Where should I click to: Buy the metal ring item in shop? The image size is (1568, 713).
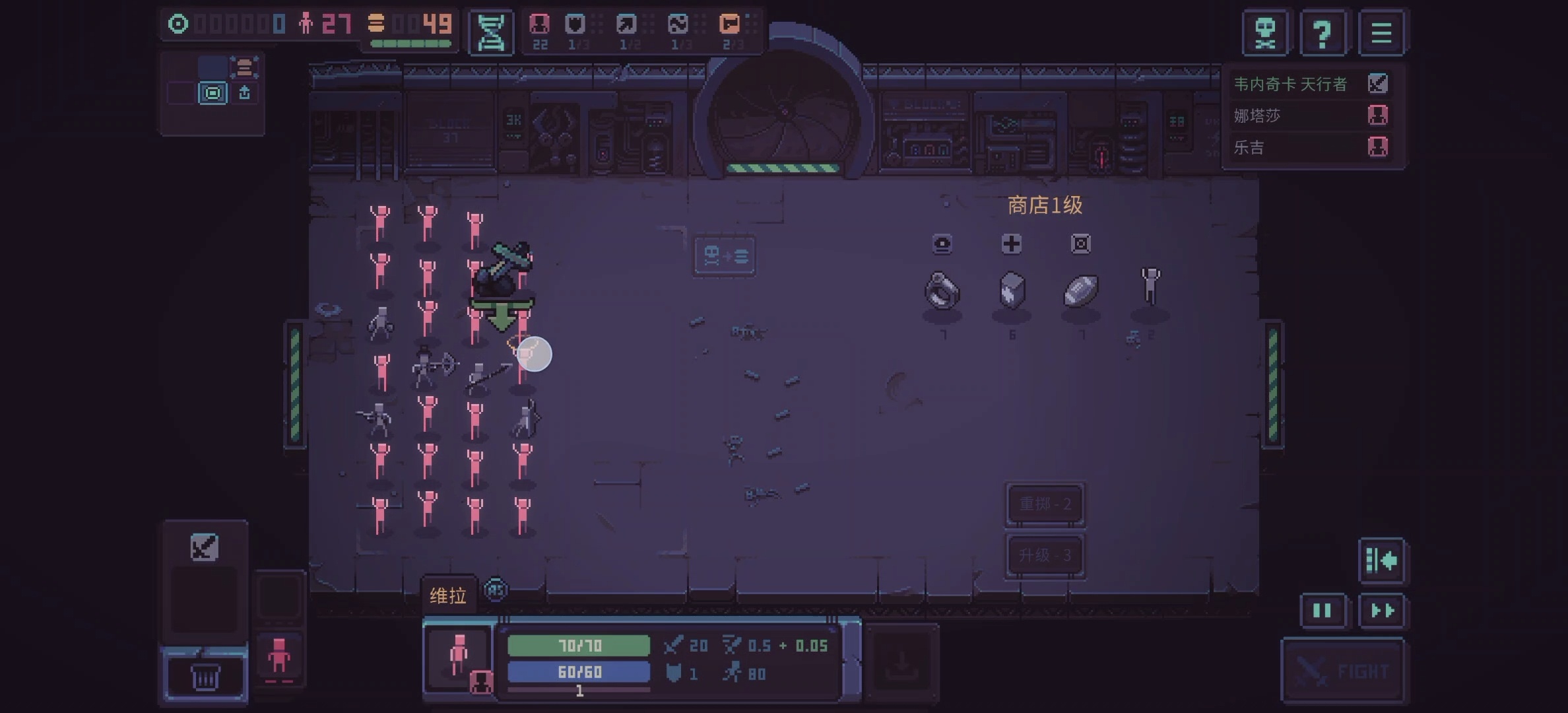(942, 291)
